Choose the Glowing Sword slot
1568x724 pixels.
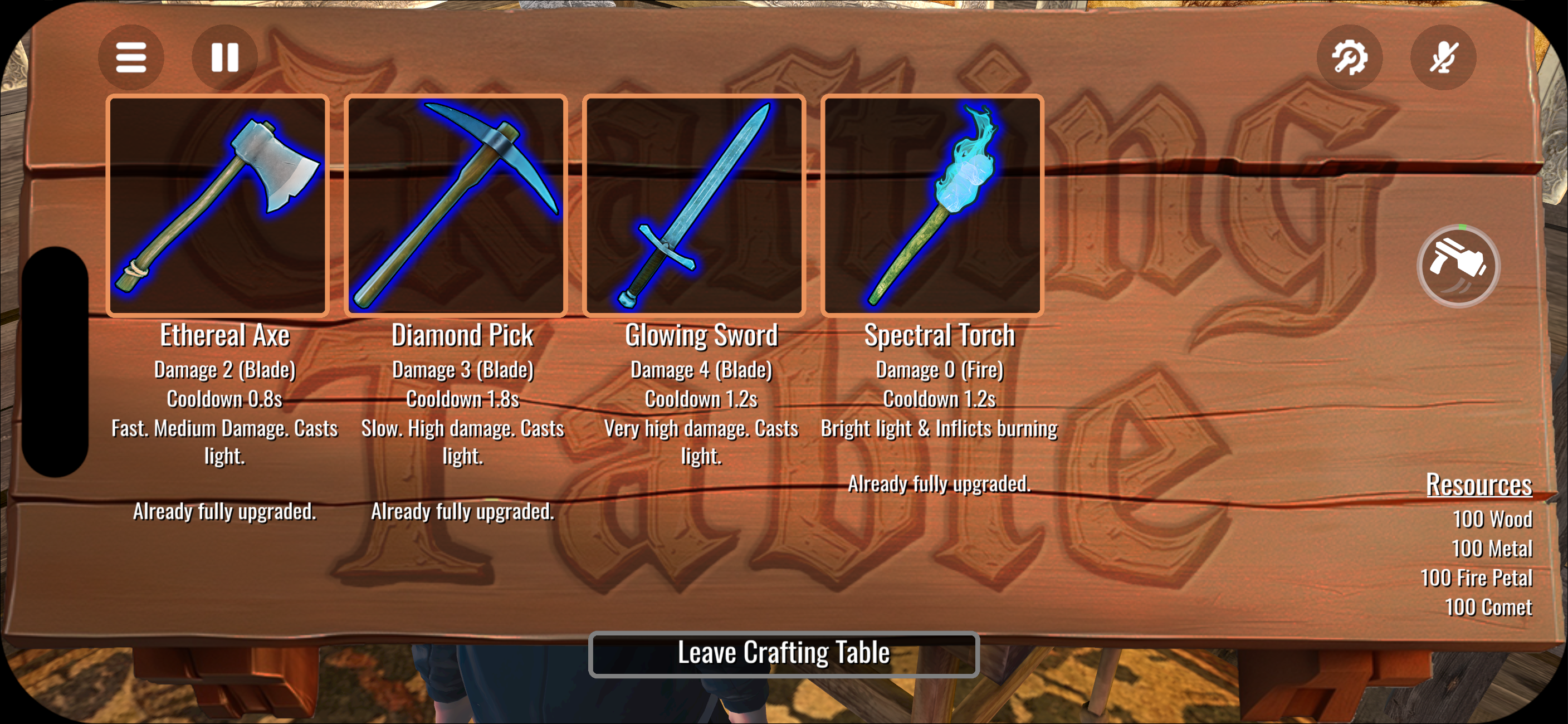[694, 206]
